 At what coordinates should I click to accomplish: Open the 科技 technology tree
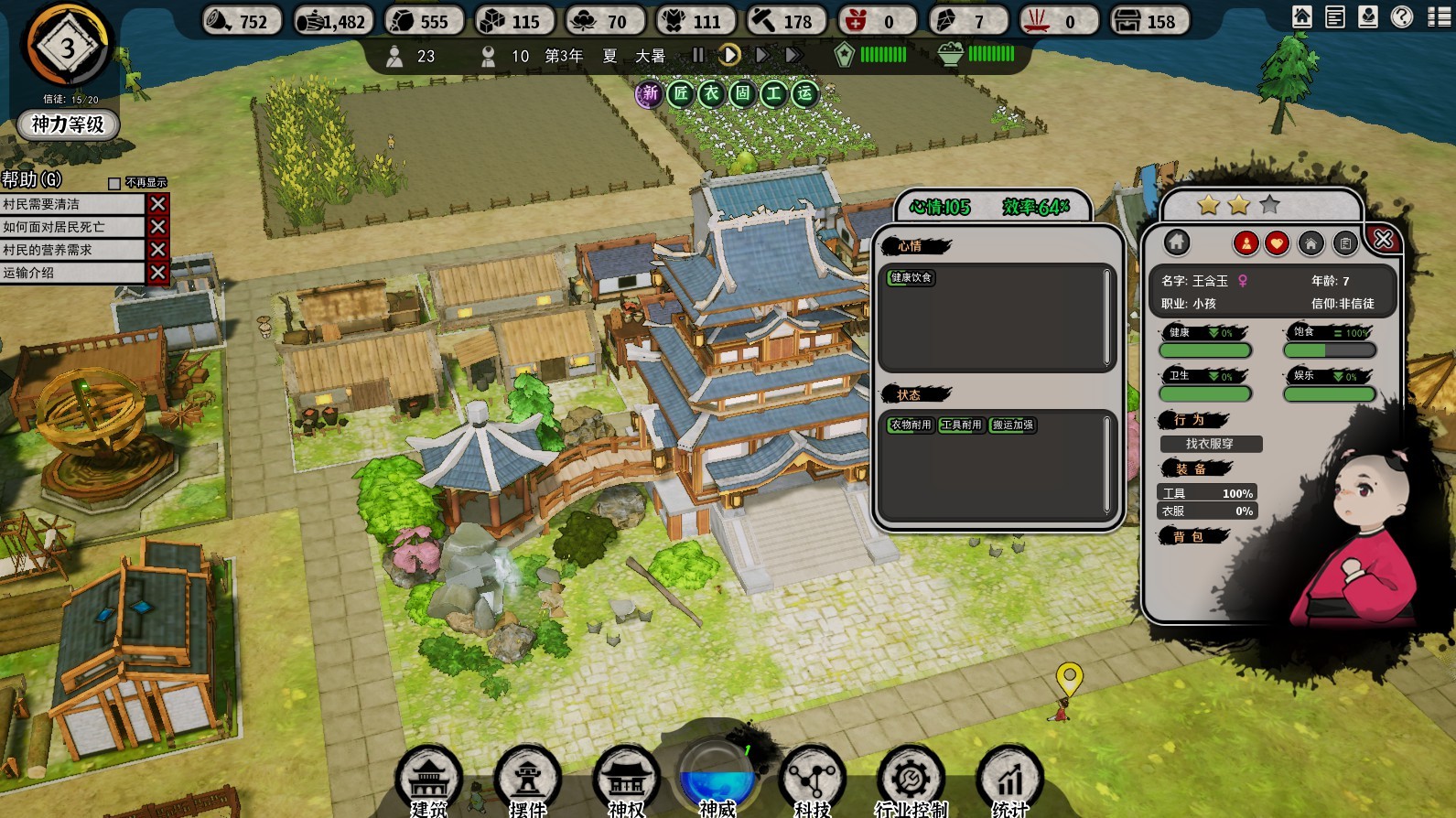tap(812, 780)
